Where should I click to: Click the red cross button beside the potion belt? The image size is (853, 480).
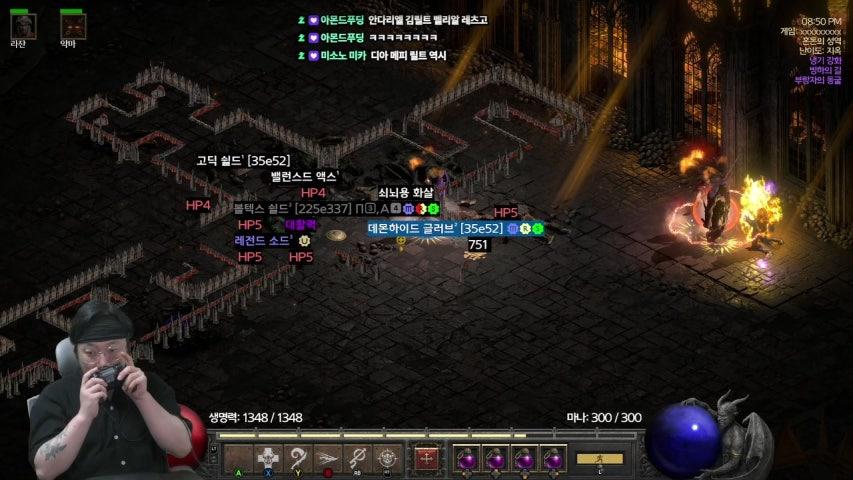pyautogui.click(x=427, y=459)
